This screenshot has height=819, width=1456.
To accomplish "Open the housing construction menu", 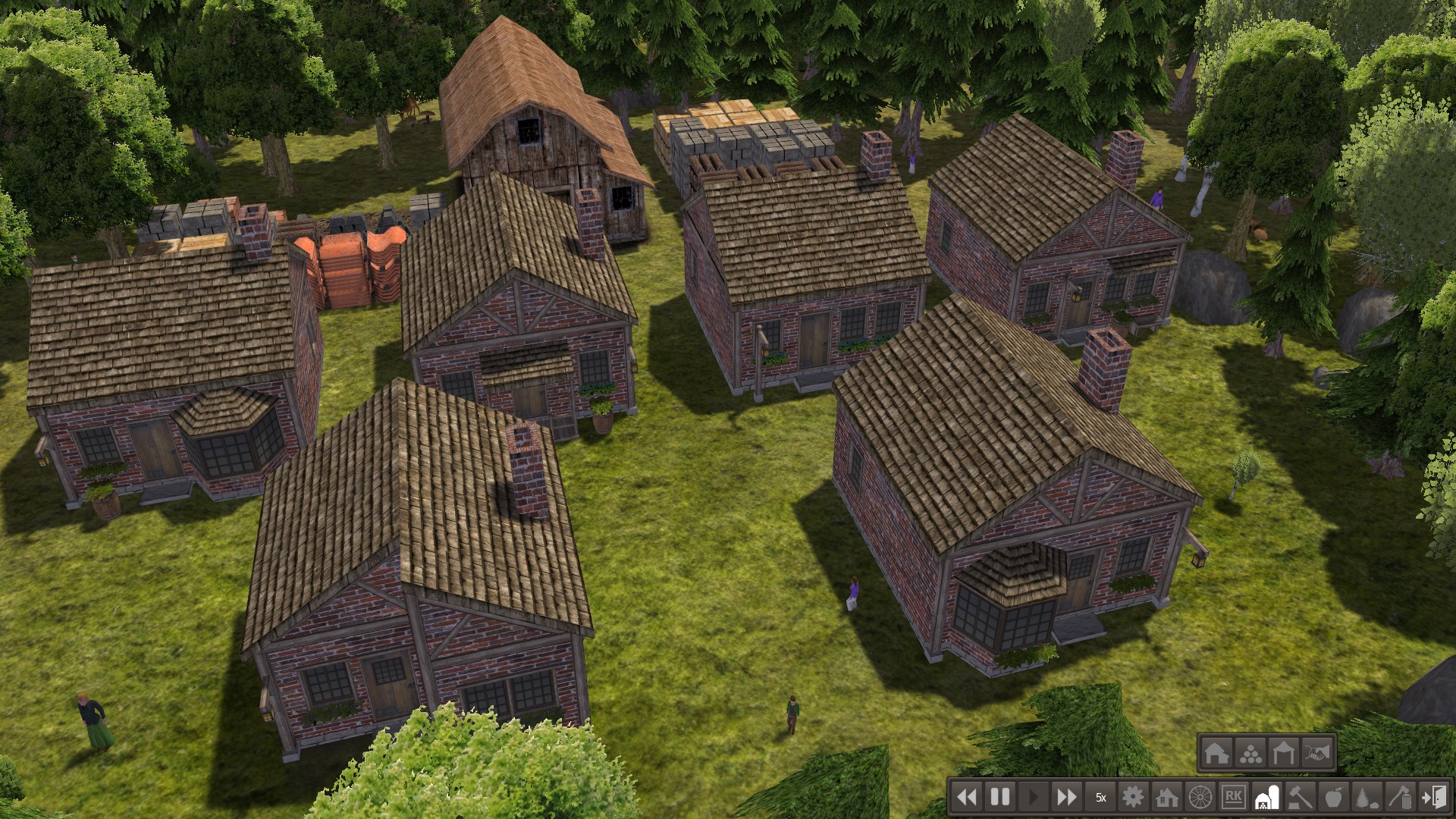I will click(x=1166, y=797).
